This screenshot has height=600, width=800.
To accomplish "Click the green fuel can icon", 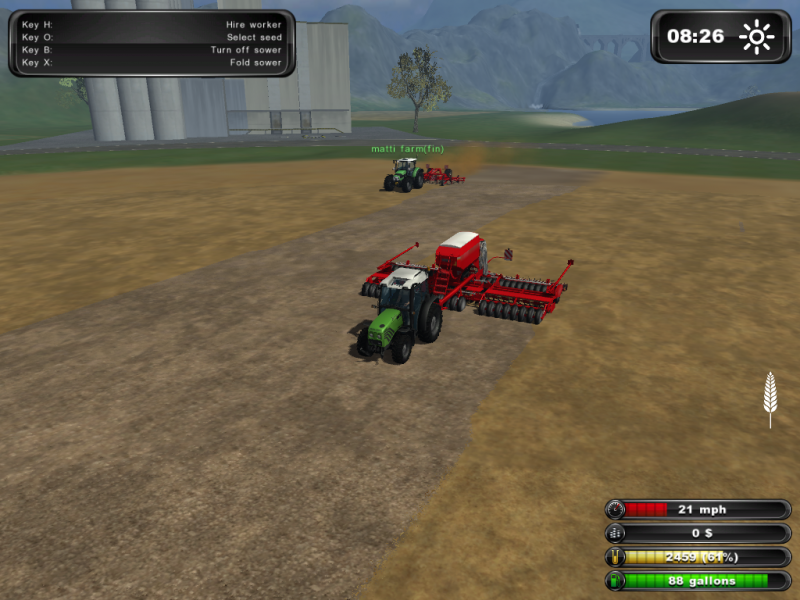I will (x=616, y=580).
